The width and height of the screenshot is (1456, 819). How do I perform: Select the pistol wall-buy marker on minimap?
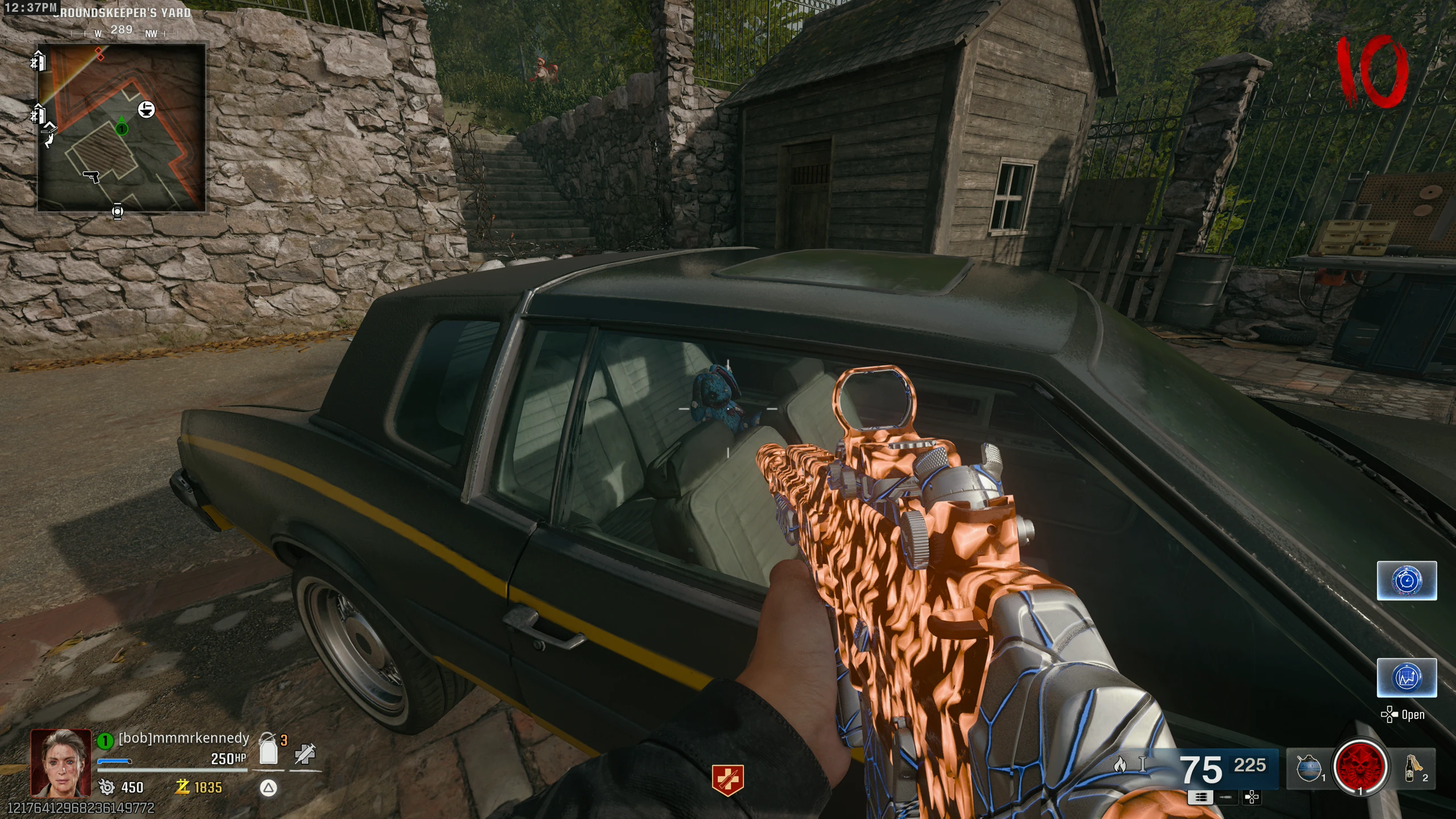[92, 177]
